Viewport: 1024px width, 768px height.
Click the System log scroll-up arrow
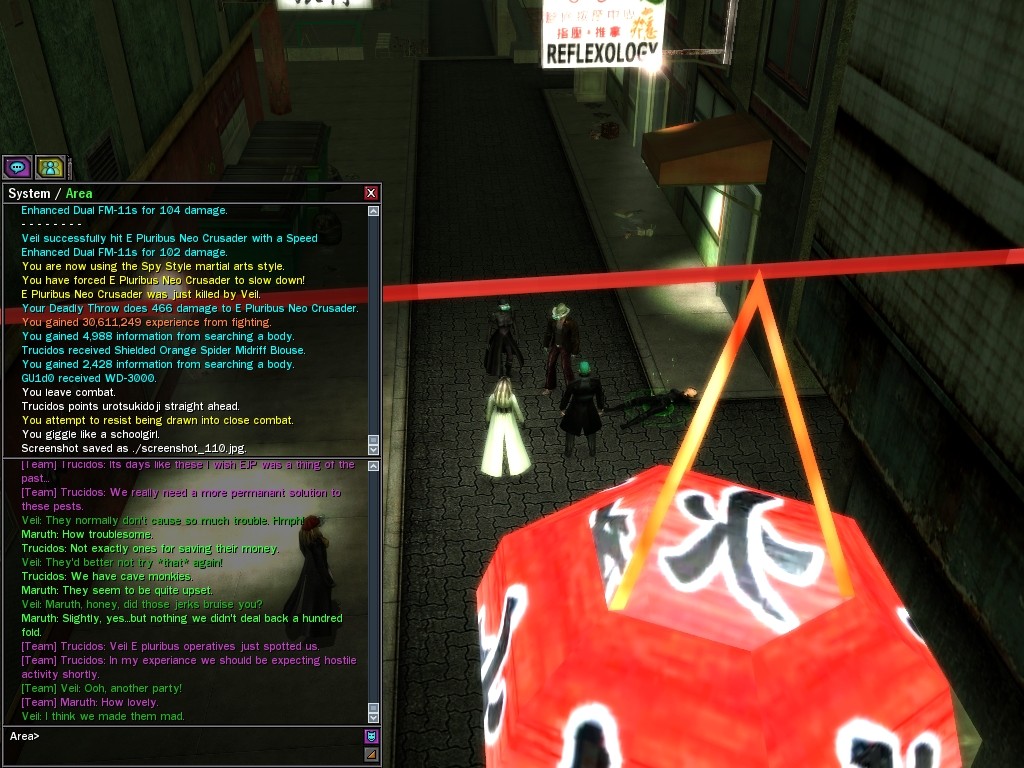point(374,211)
